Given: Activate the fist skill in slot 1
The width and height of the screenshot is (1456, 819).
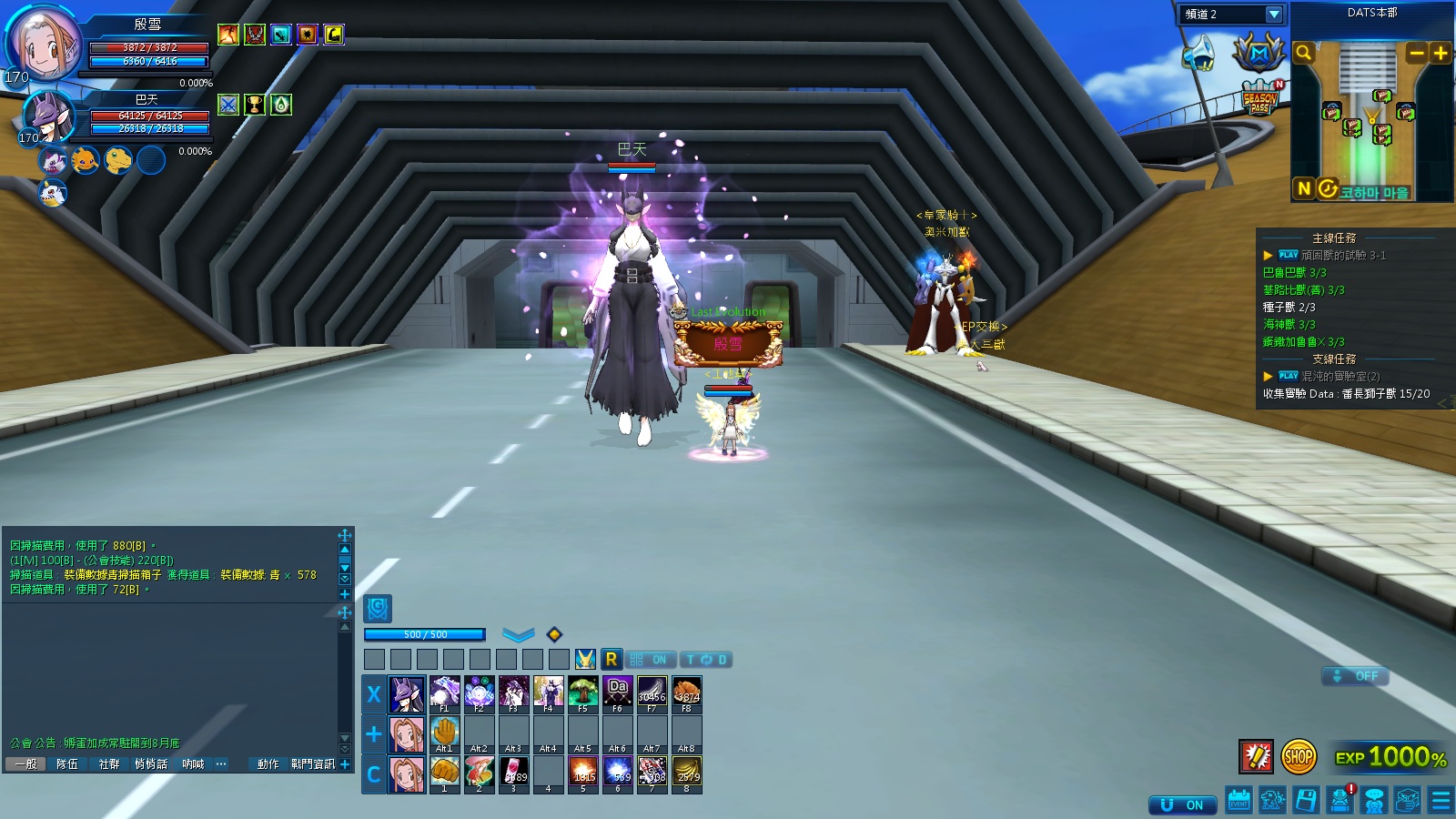Looking at the screenshot, I should pos(444,773).
